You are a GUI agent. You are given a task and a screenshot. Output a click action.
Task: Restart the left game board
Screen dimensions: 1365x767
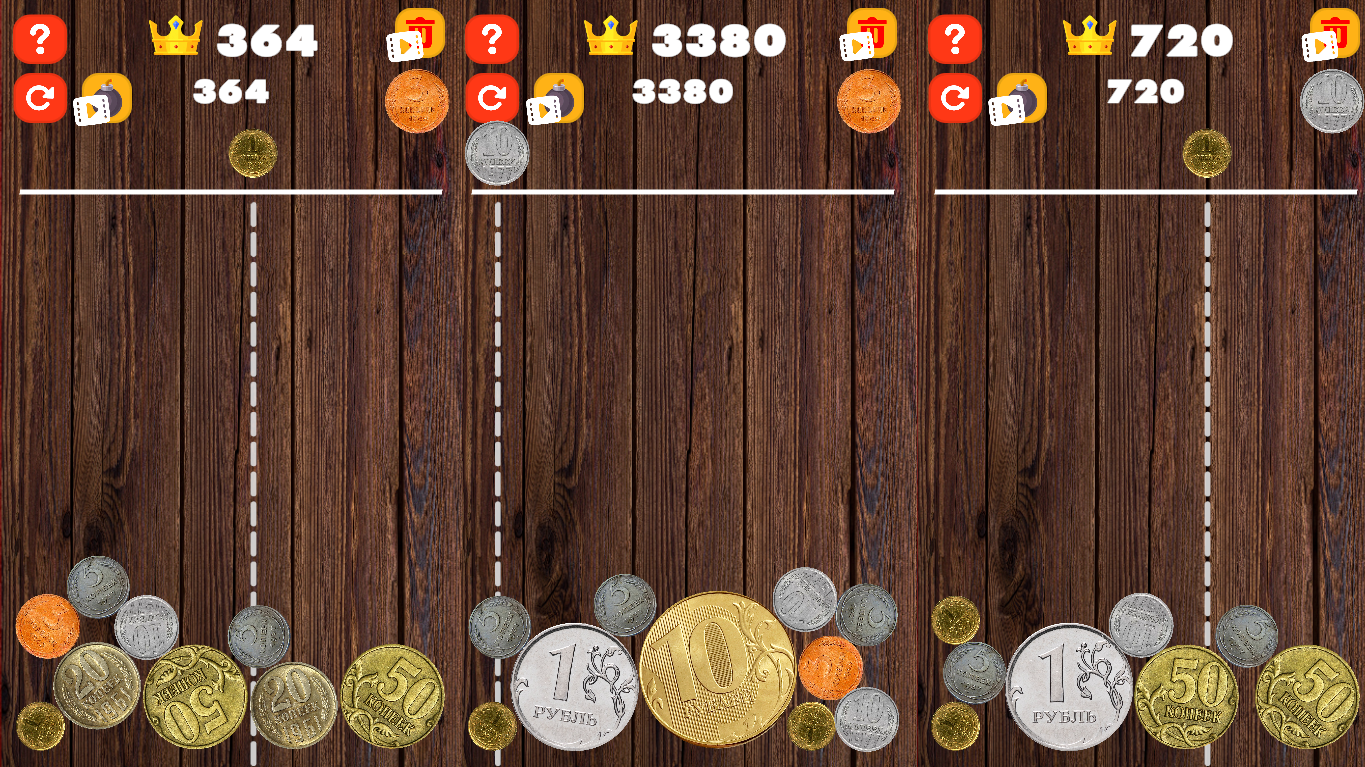coord(40,95)
